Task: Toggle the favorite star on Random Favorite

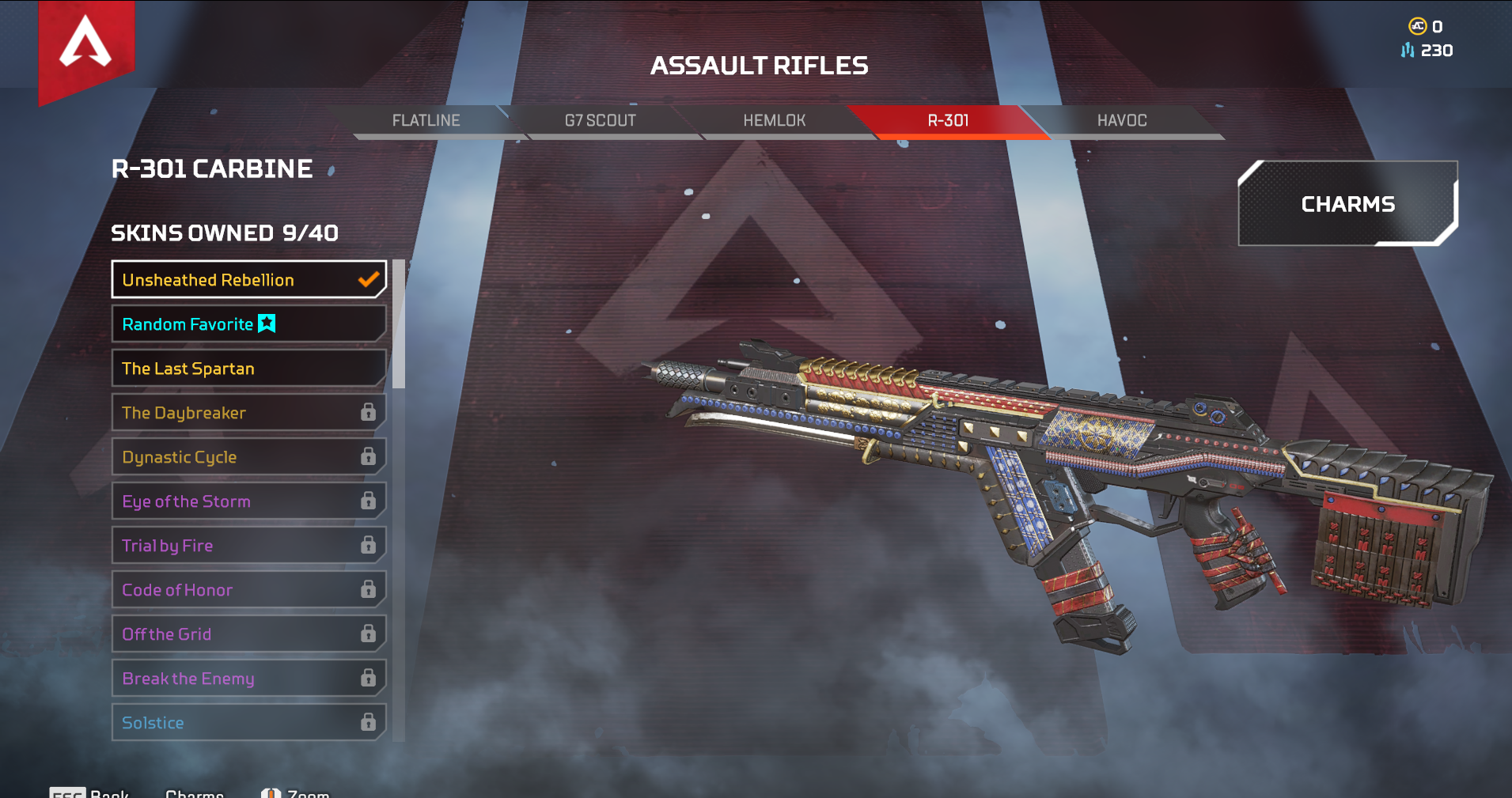Action: coord(267,323)
